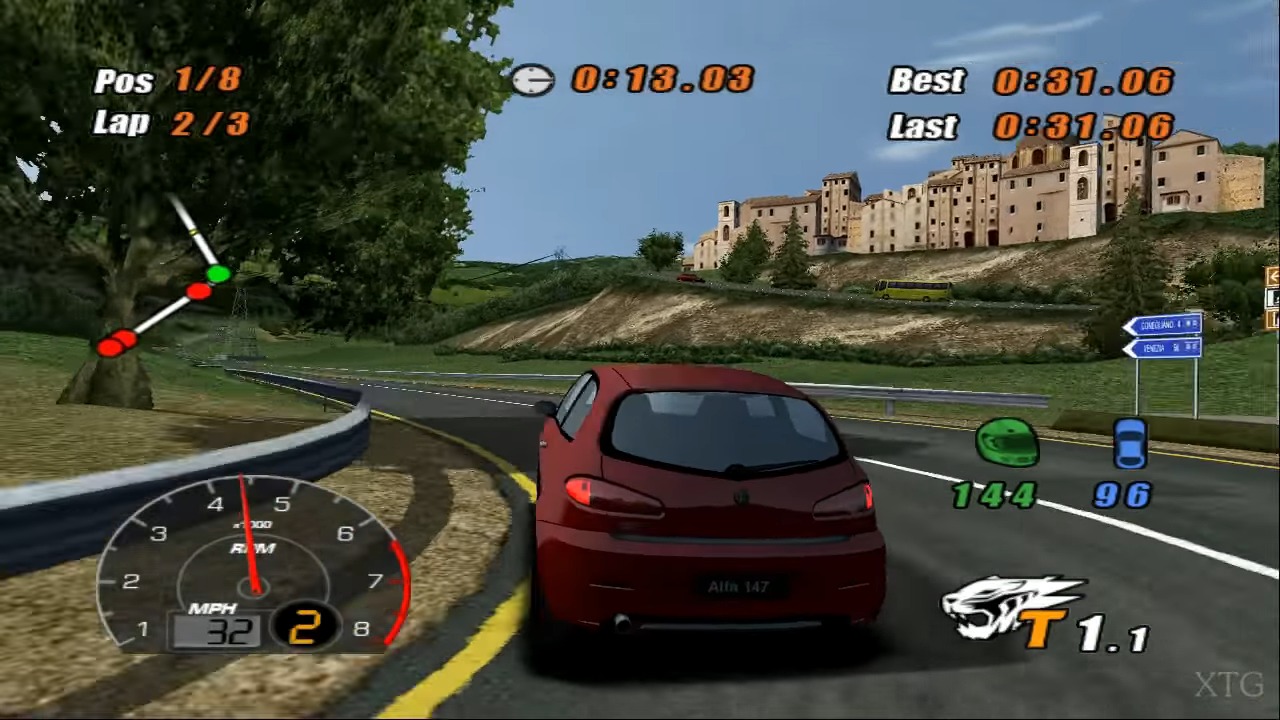1280x720 pixels.
Task: Click the stopwatch icon beside the lap timer
Action: click(533, 80)
